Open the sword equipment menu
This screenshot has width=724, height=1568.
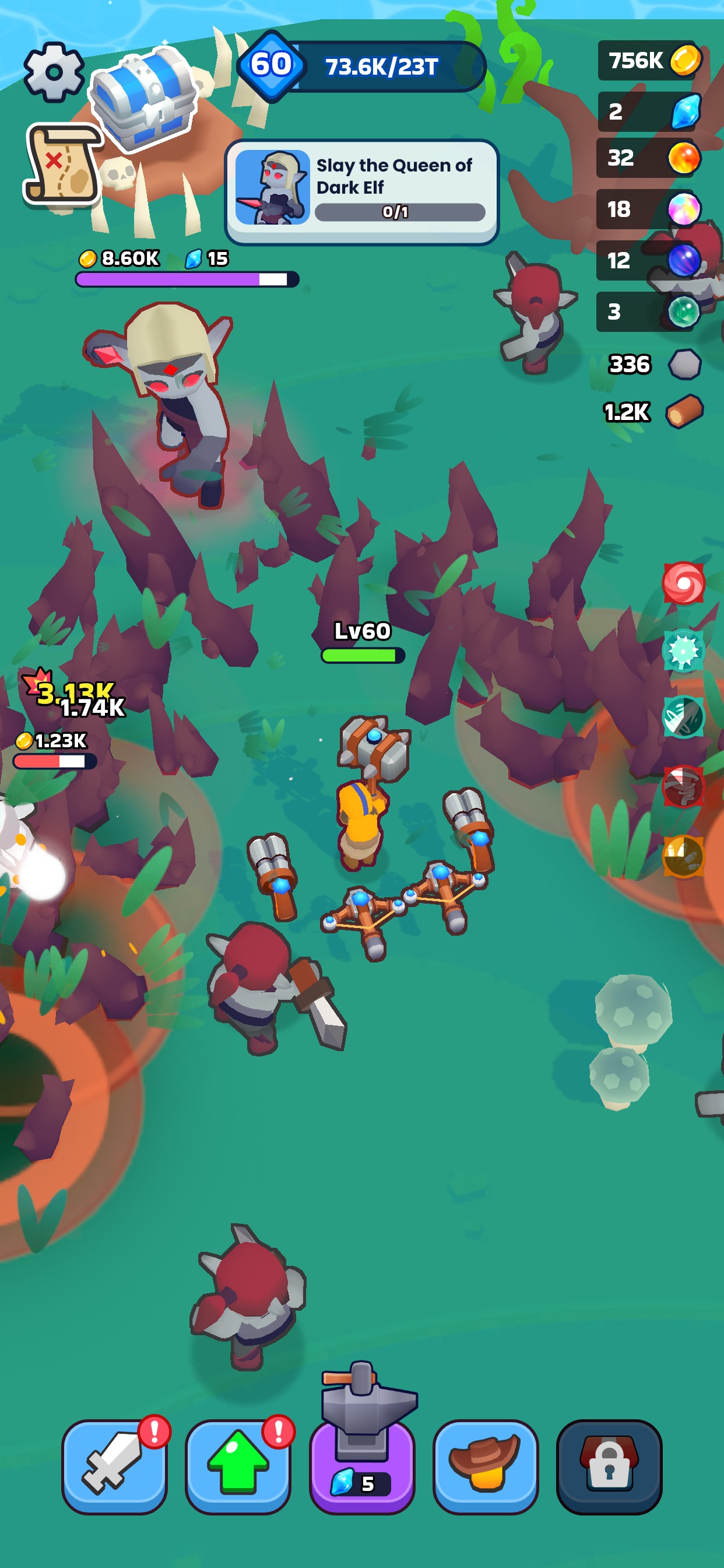point(114,1466)
